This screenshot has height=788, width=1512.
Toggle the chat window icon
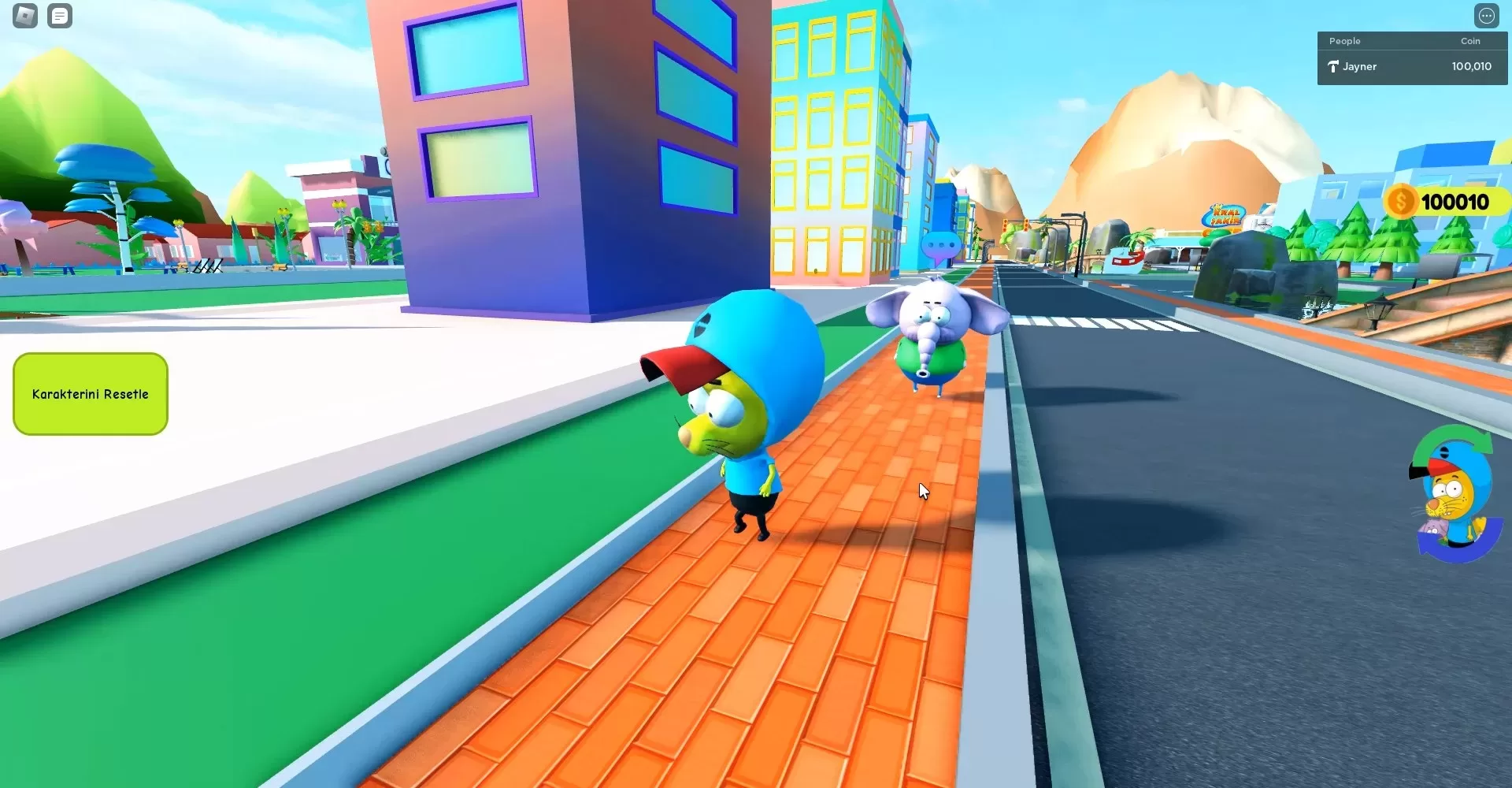[60, 16]
